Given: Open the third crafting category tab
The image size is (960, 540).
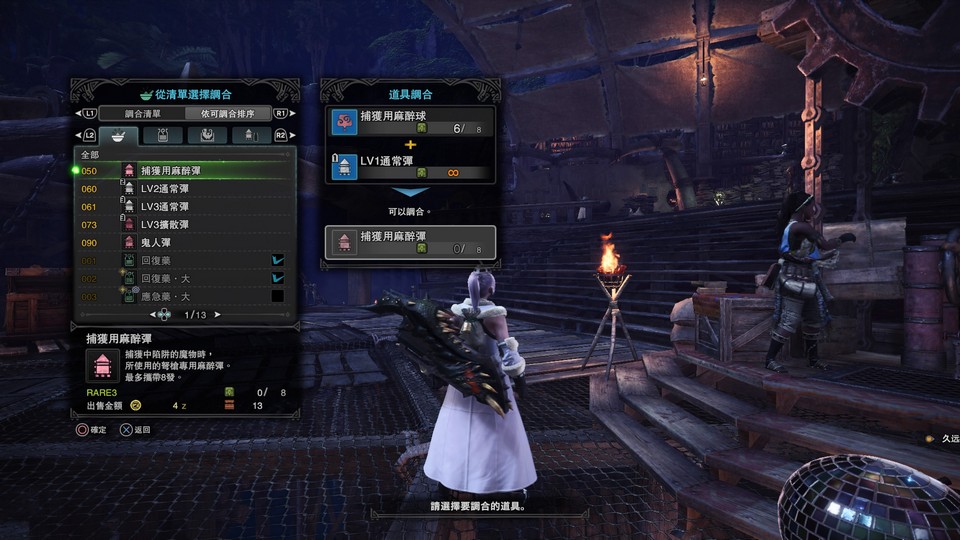Looking at the screenshot, I should point(207,135).
